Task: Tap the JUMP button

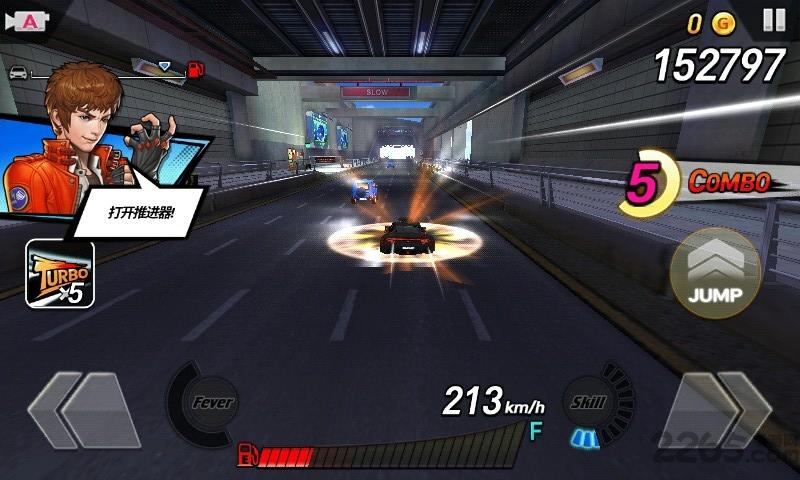Action: click(x=715, y=273)
